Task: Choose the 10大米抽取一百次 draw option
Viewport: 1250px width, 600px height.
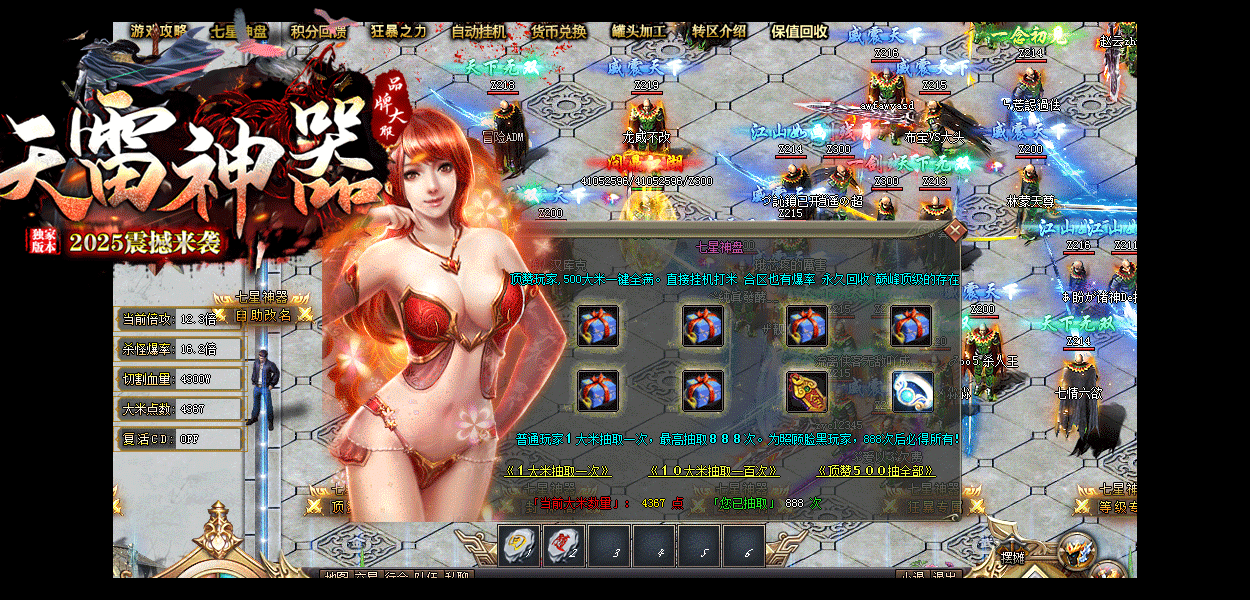Action: pos(713,470)
